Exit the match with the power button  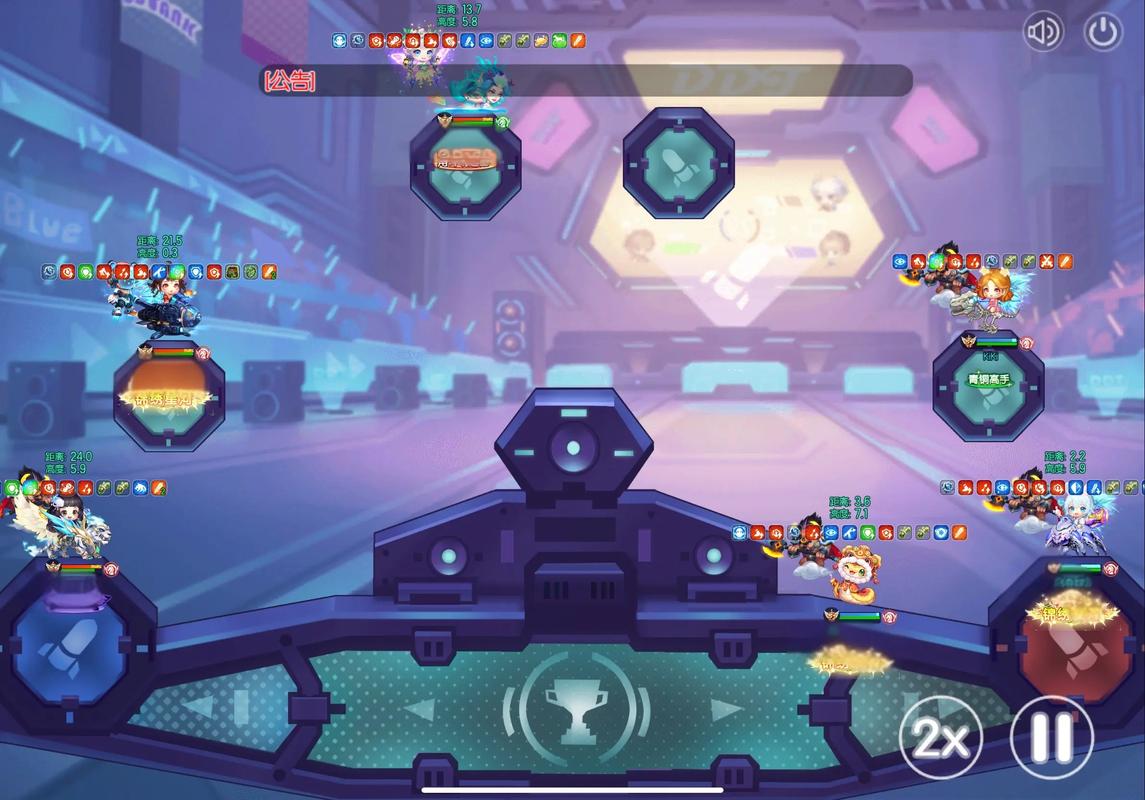[1103, 32]
